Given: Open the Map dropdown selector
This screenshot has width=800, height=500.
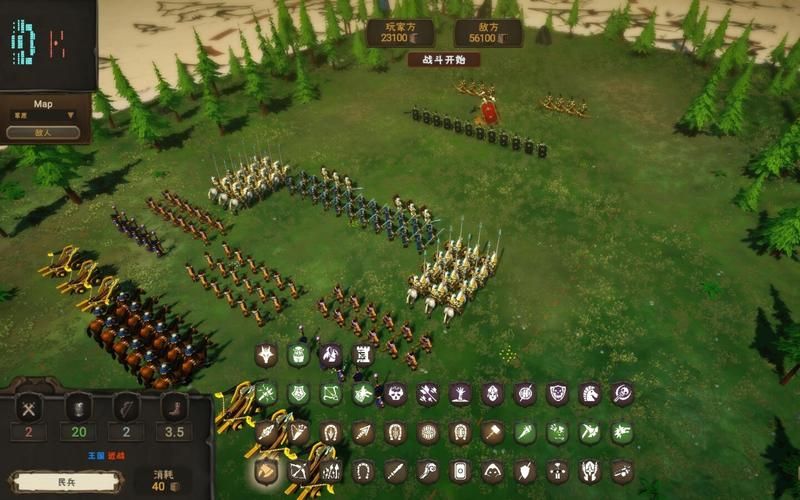Looking at the screenshot, I should (x=43, y=115).
